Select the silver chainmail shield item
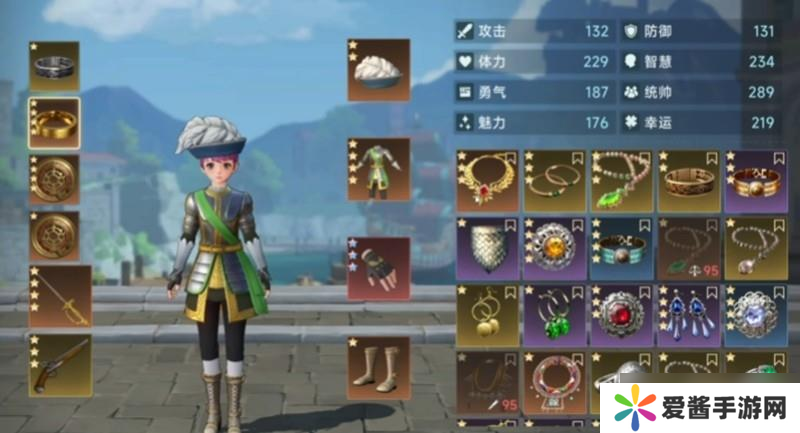The width and height of the screenshot is (800, 433). point(487,246)
